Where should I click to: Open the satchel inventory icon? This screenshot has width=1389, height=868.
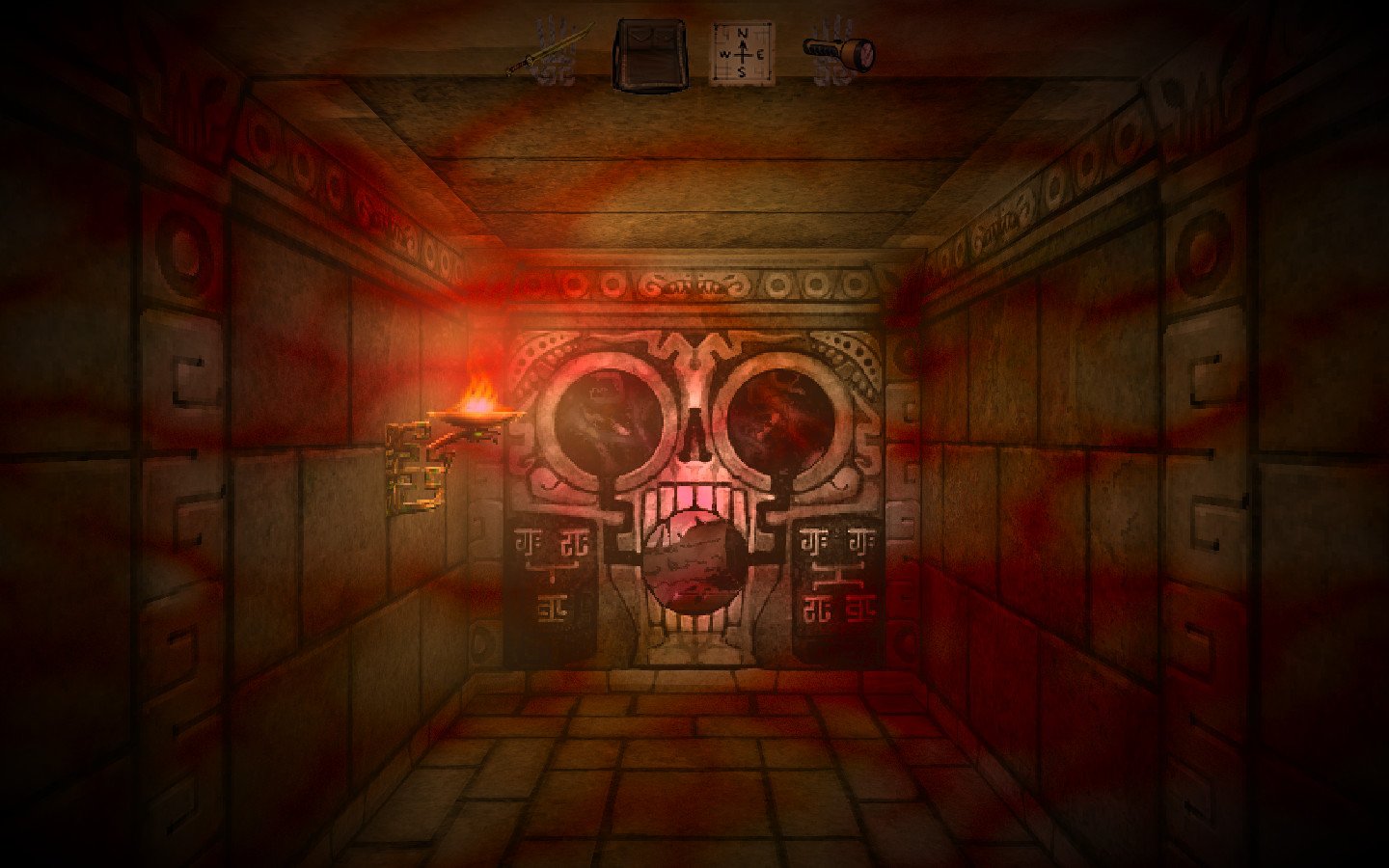point(648,53)
